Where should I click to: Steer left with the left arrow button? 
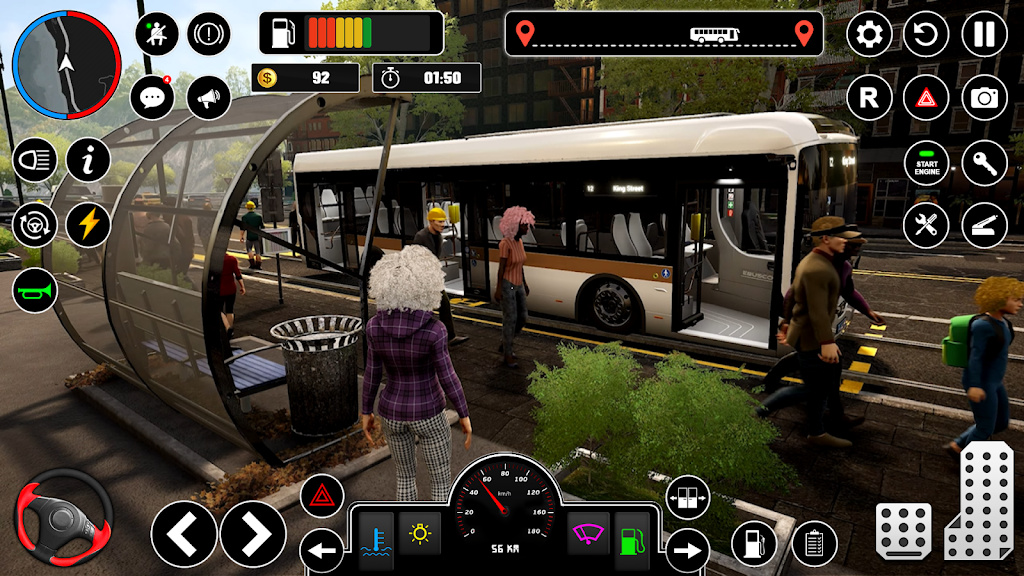point(184,534)
